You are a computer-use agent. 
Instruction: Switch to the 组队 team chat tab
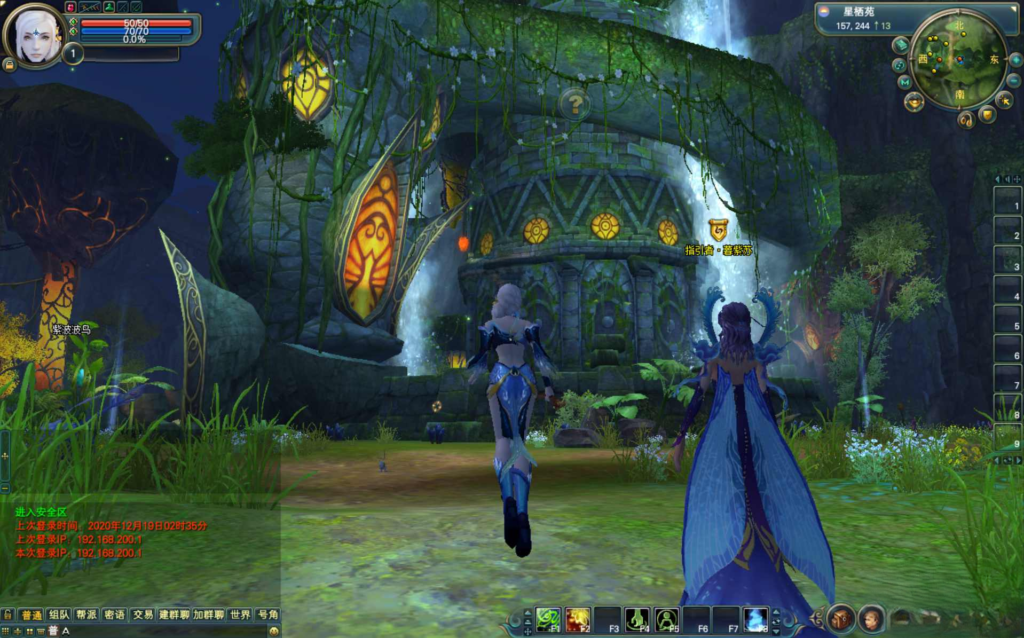tap(59, 614)
